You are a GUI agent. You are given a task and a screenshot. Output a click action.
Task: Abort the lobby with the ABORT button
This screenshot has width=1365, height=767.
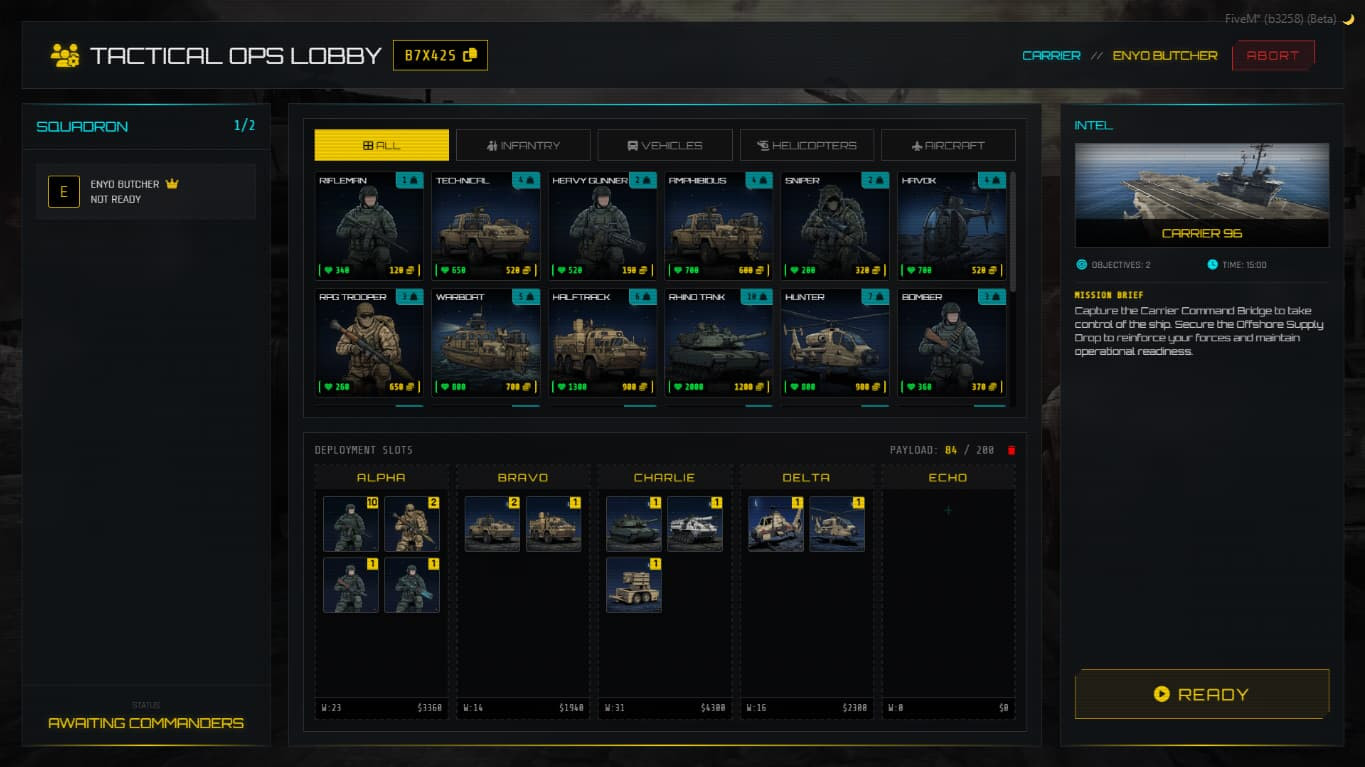(1272, 56)
